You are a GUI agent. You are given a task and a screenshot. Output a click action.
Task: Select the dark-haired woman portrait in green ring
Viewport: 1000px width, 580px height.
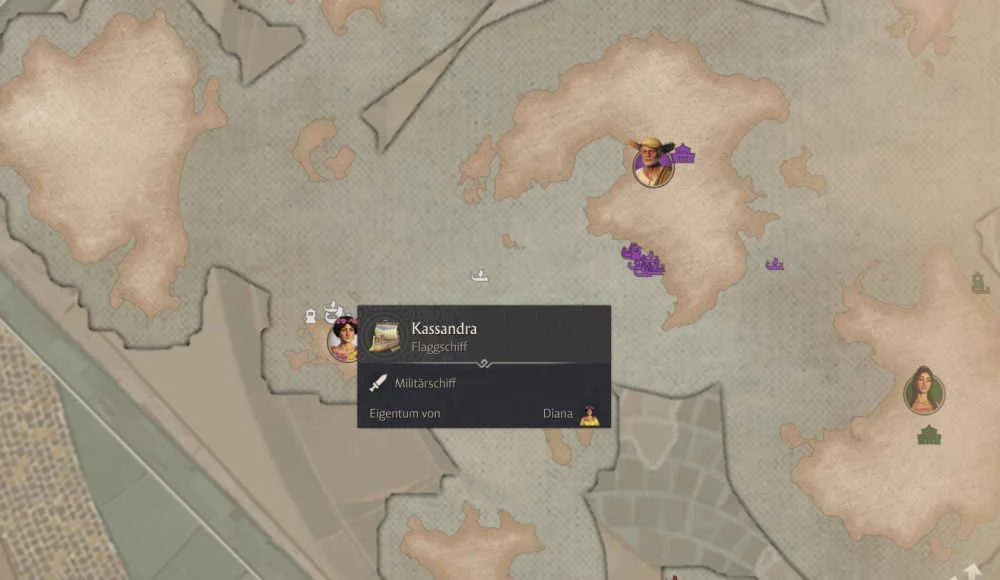click(x=924, y=390)
